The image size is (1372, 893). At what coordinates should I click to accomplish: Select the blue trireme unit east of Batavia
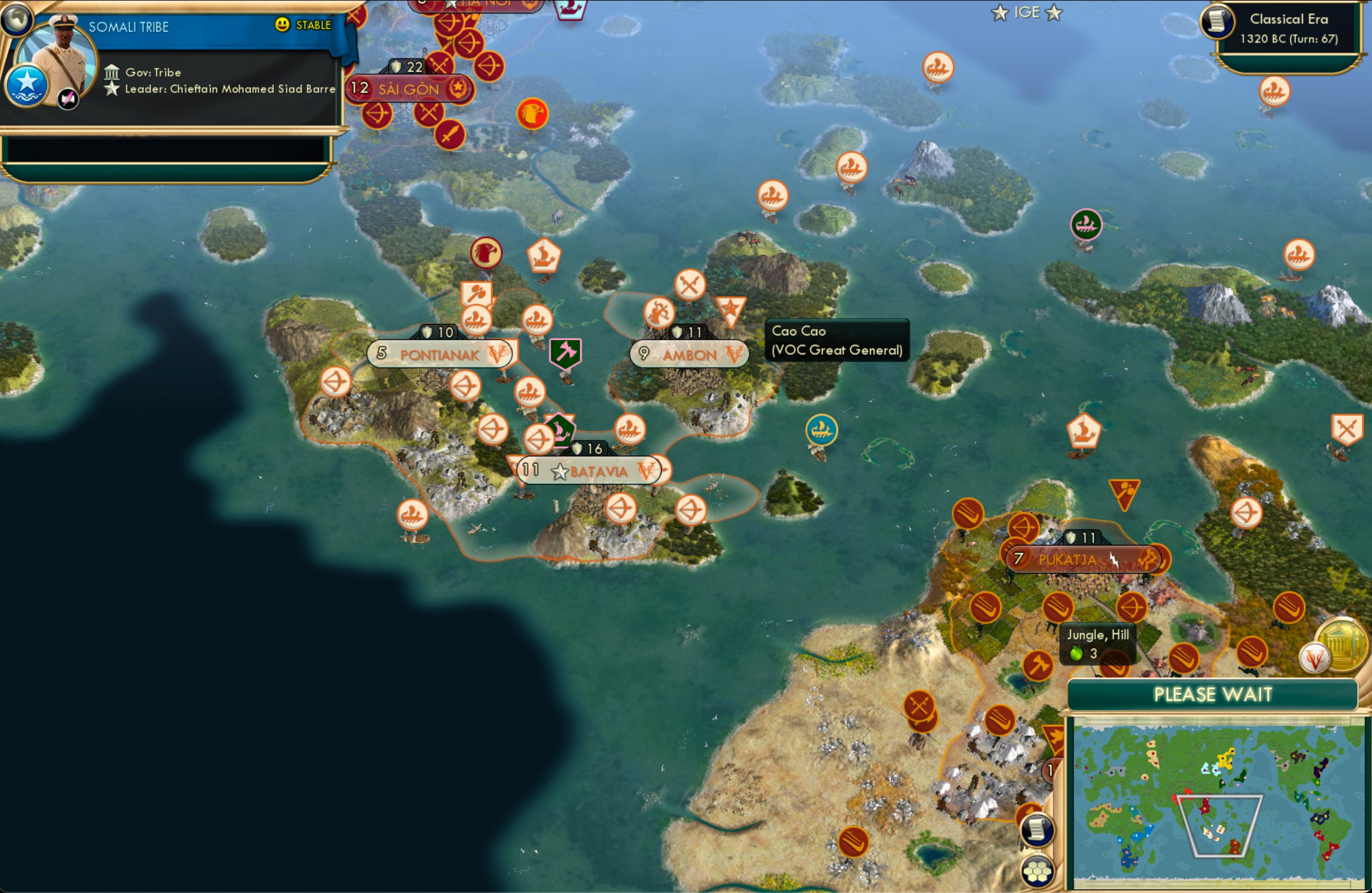(x=821, y=429)
